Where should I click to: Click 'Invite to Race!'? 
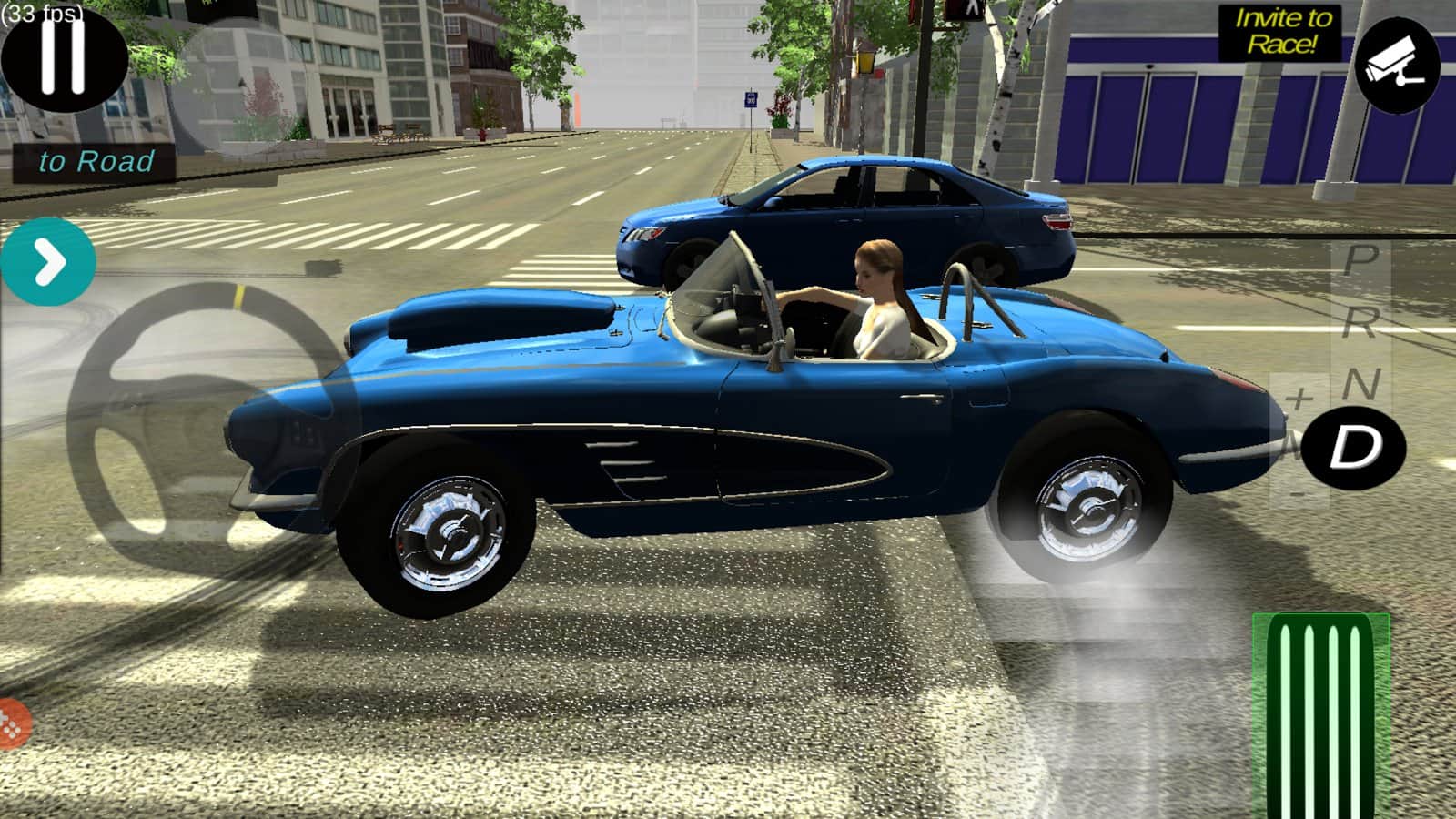pyautogui.click(x=1281, y=32)
